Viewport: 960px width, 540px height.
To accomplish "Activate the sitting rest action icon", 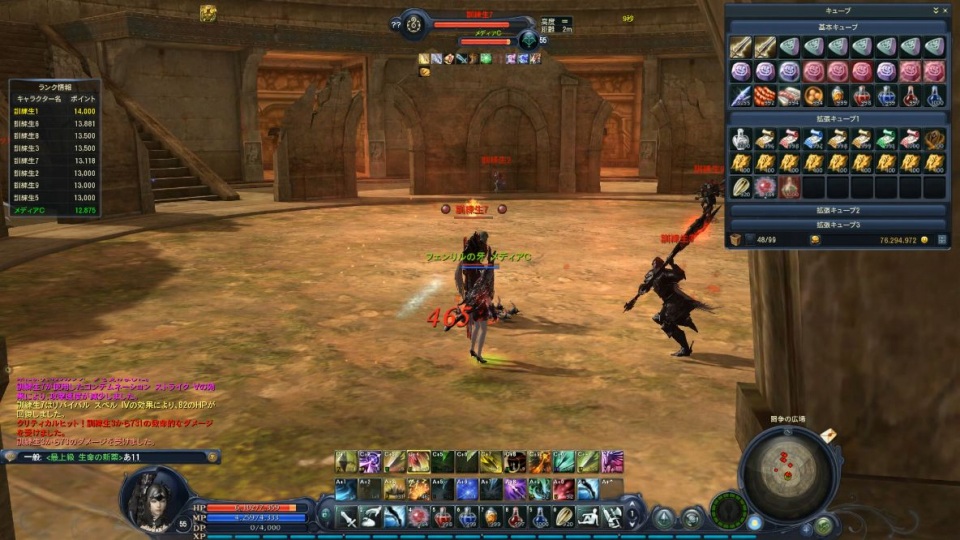I will point(589,517).
